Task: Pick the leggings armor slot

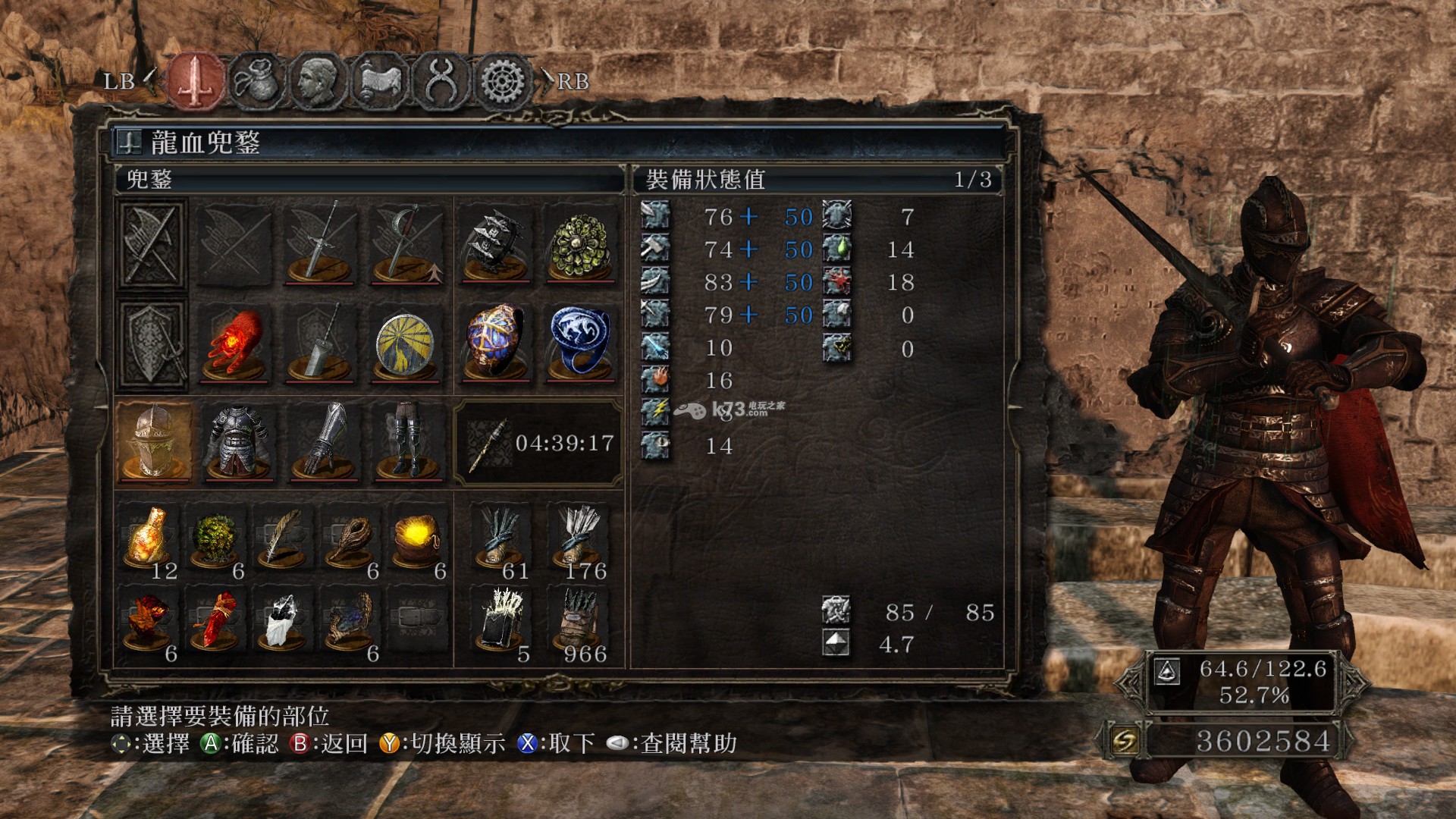Action: click(x=408, y=441)
